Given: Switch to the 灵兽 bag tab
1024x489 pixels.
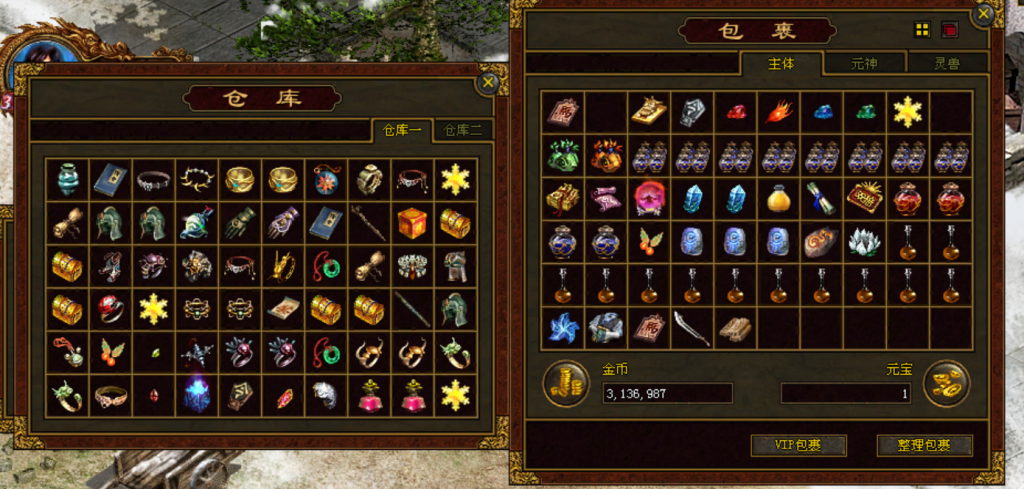Looking at the screenshot, I should [x=946, y=63].
